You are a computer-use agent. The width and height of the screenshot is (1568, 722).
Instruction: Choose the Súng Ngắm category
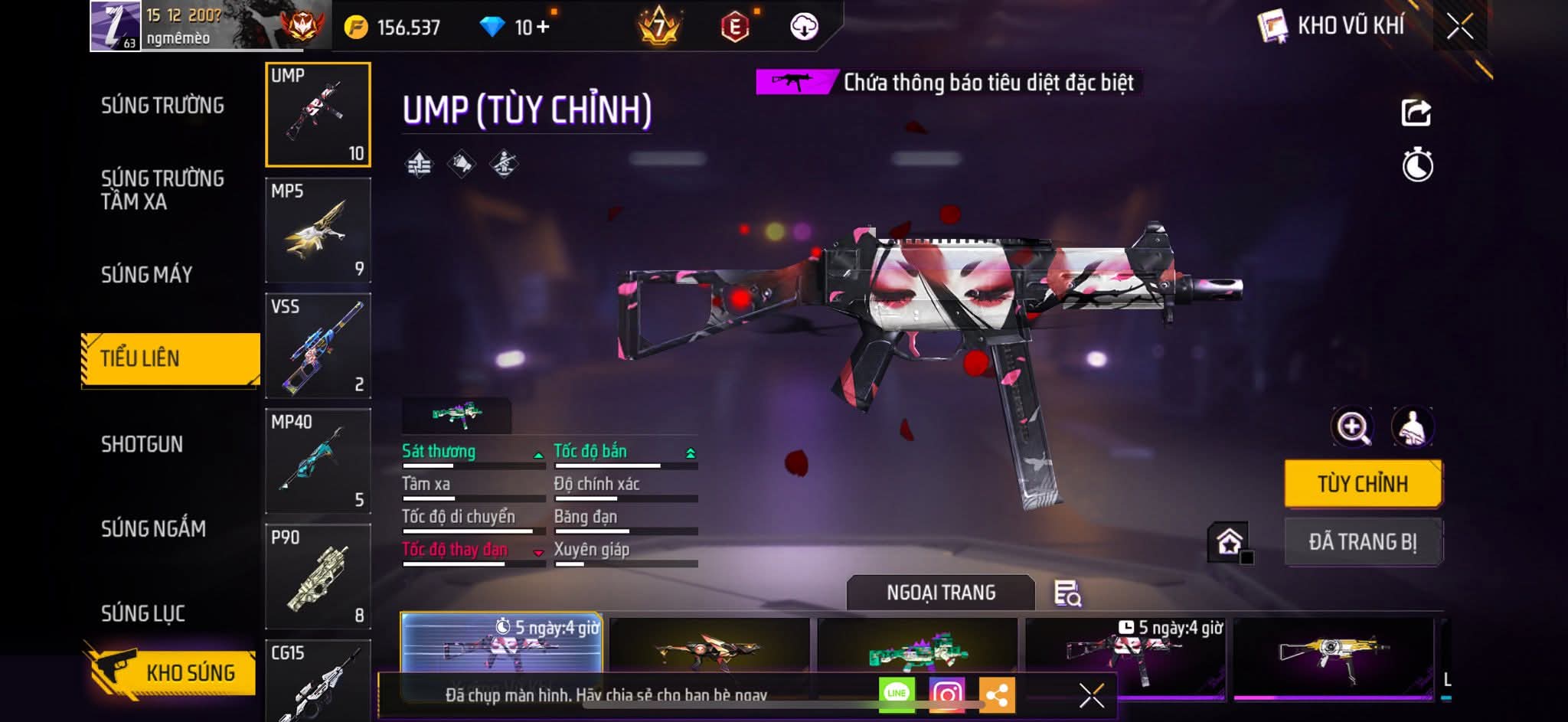(153, 528)
